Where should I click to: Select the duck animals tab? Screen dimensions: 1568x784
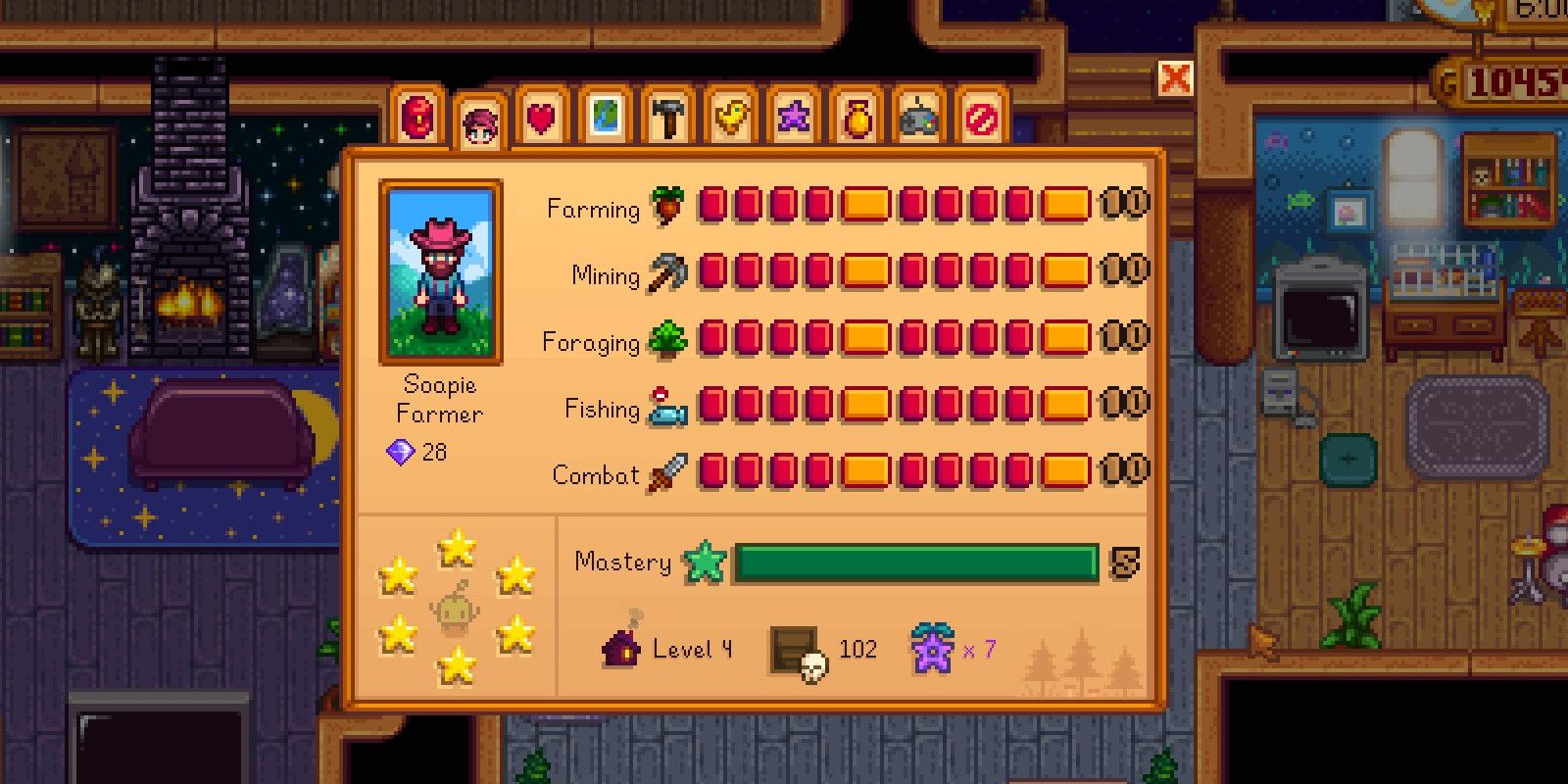pyautogui.click(x=730, y=115)
